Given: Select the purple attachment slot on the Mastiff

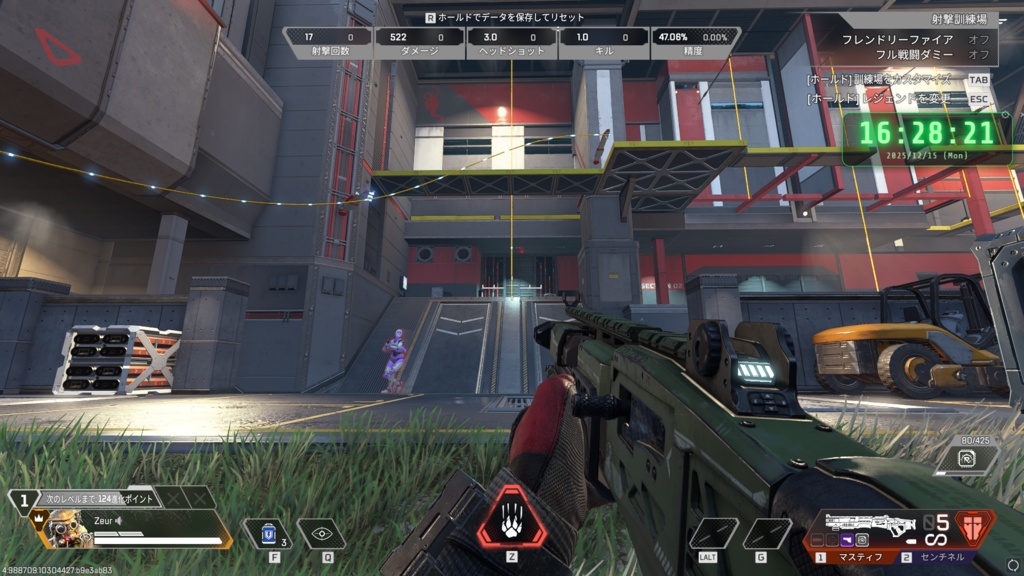Looking at the screenshot, I should [x=847, y=539].
